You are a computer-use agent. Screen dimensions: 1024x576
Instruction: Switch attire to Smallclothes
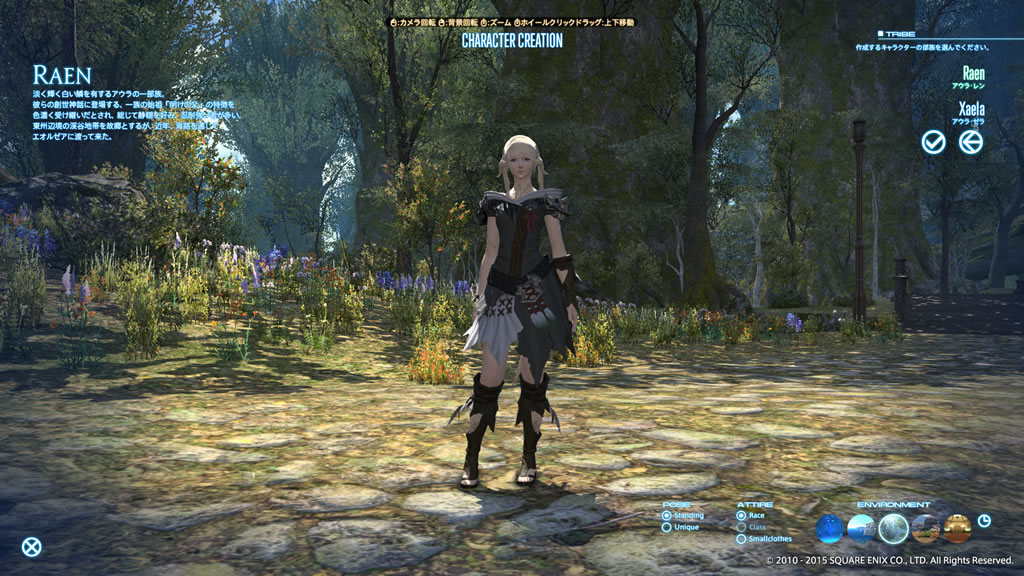tap(741, 539)
